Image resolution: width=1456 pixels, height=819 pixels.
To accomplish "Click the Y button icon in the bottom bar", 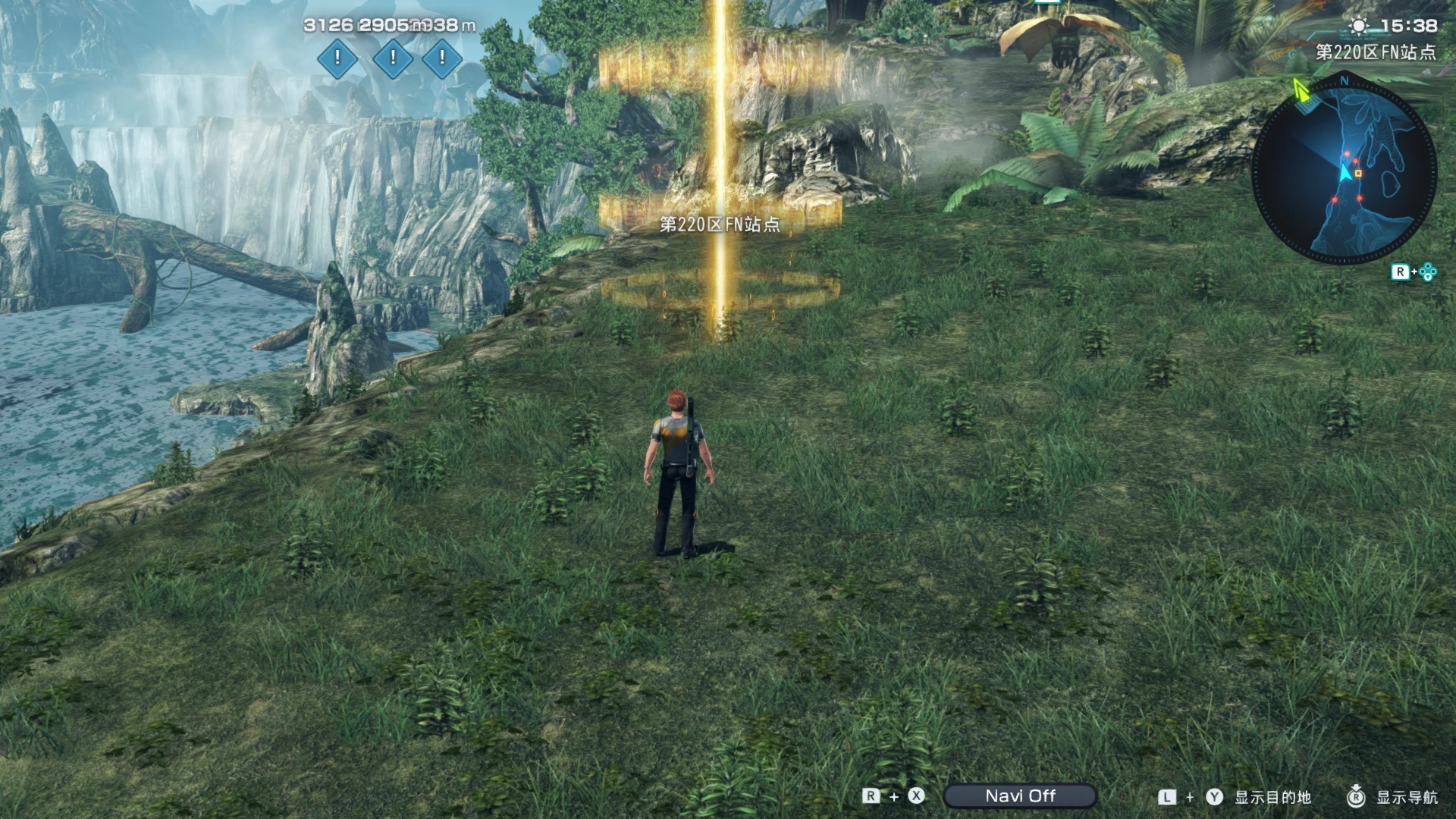I will click(1214, 797).
